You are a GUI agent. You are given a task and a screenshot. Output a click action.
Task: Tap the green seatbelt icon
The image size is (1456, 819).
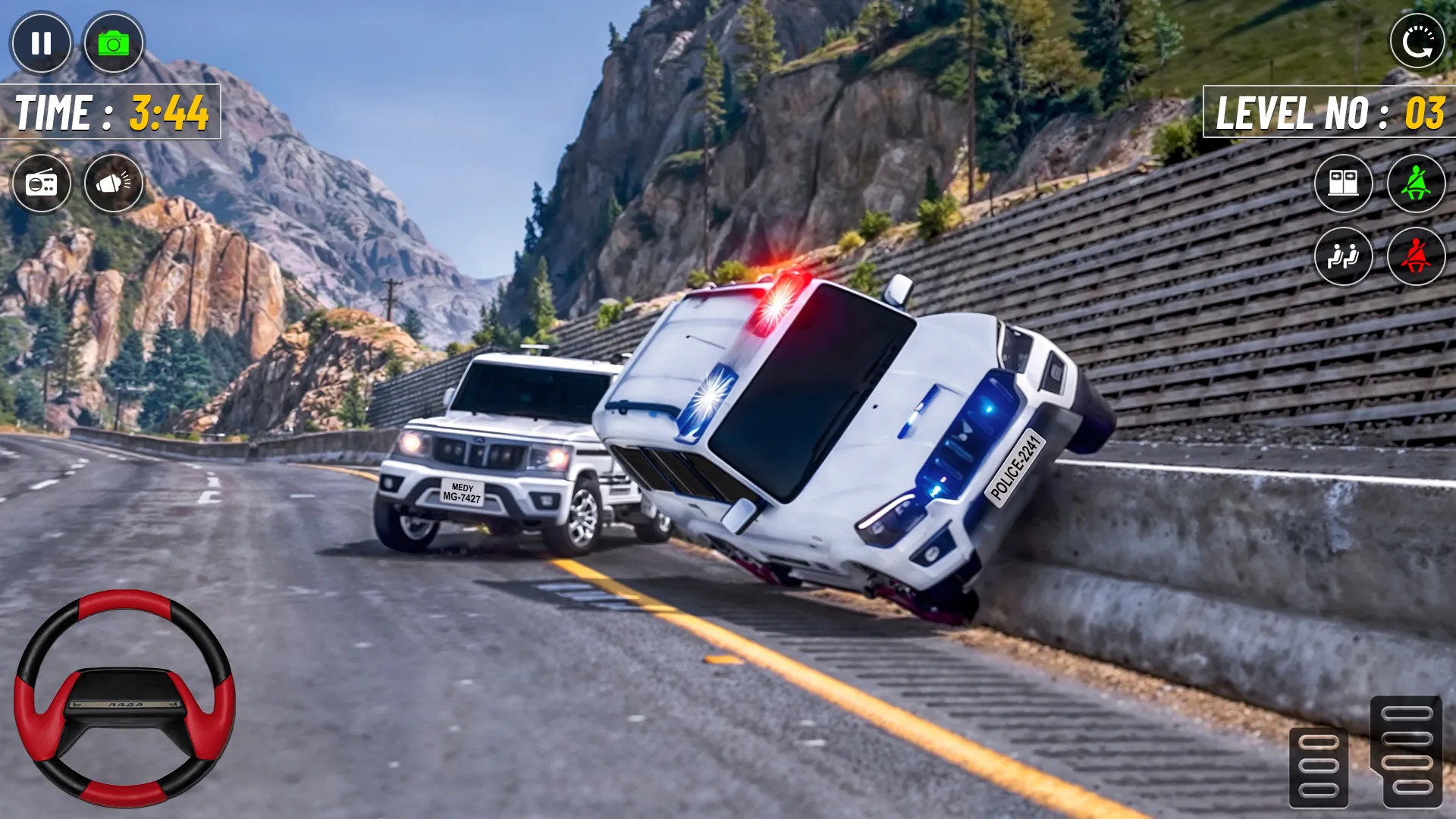coord(1416,184)
